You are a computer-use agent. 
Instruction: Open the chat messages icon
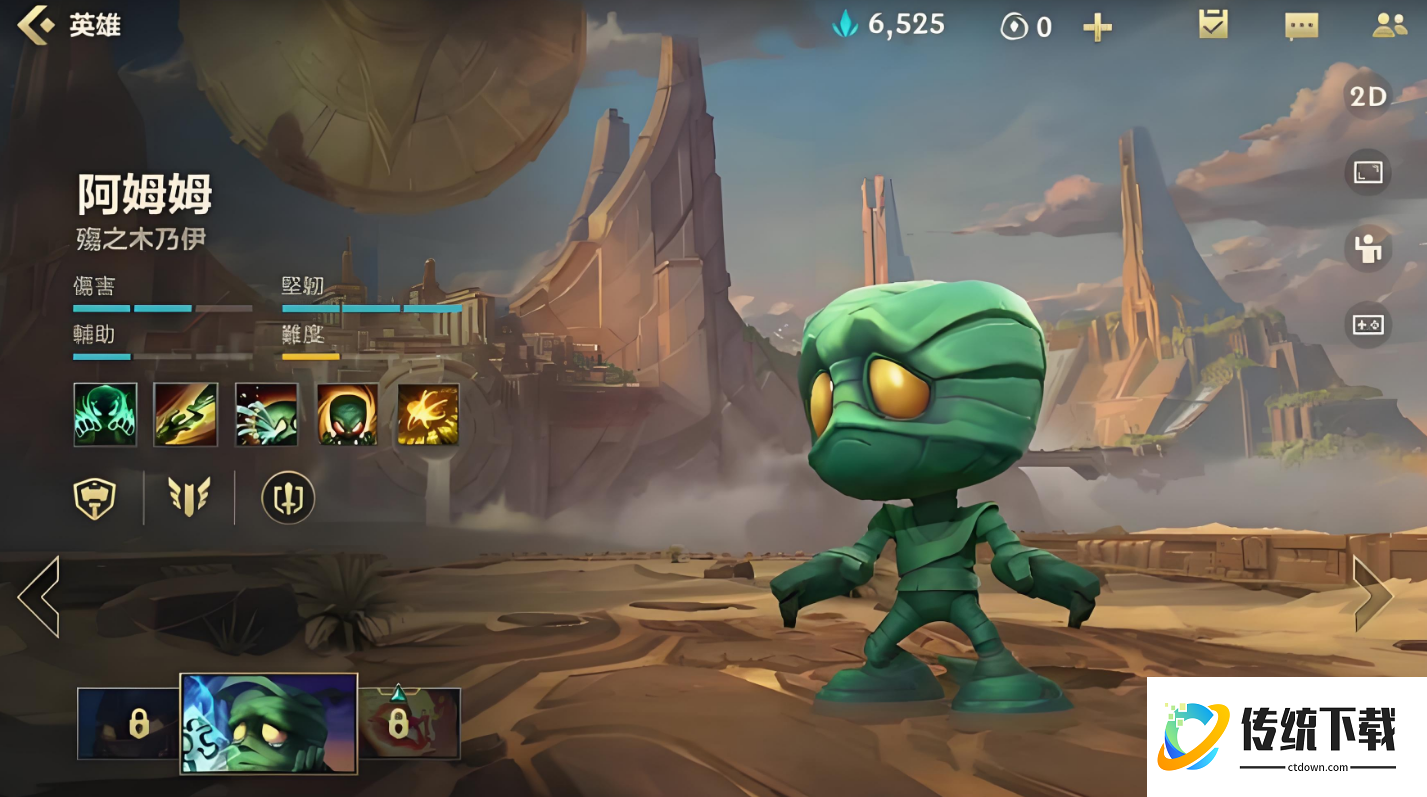click(x=1301, y=26)
